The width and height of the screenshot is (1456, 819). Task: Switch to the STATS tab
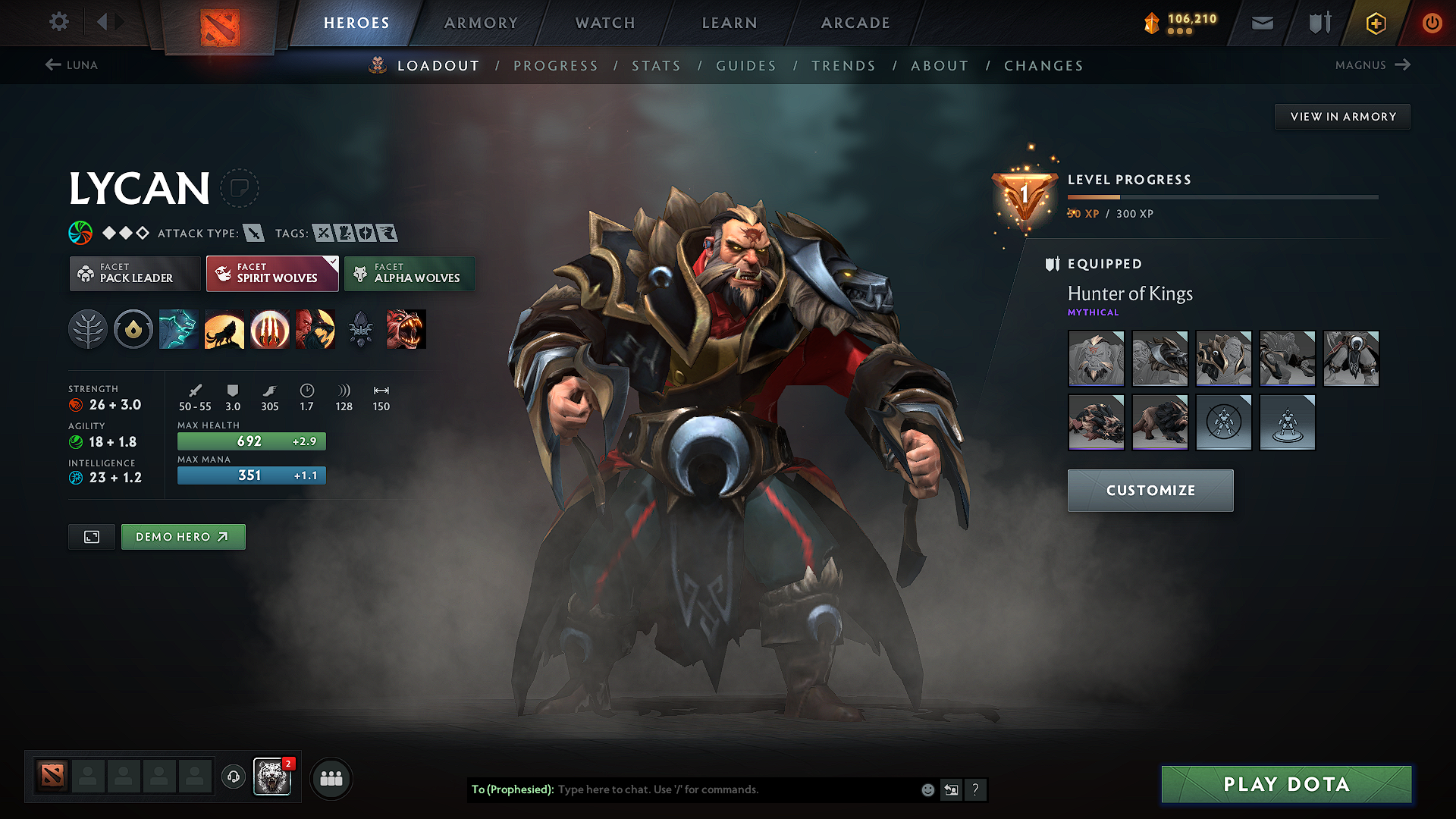(x=656, y=65)
